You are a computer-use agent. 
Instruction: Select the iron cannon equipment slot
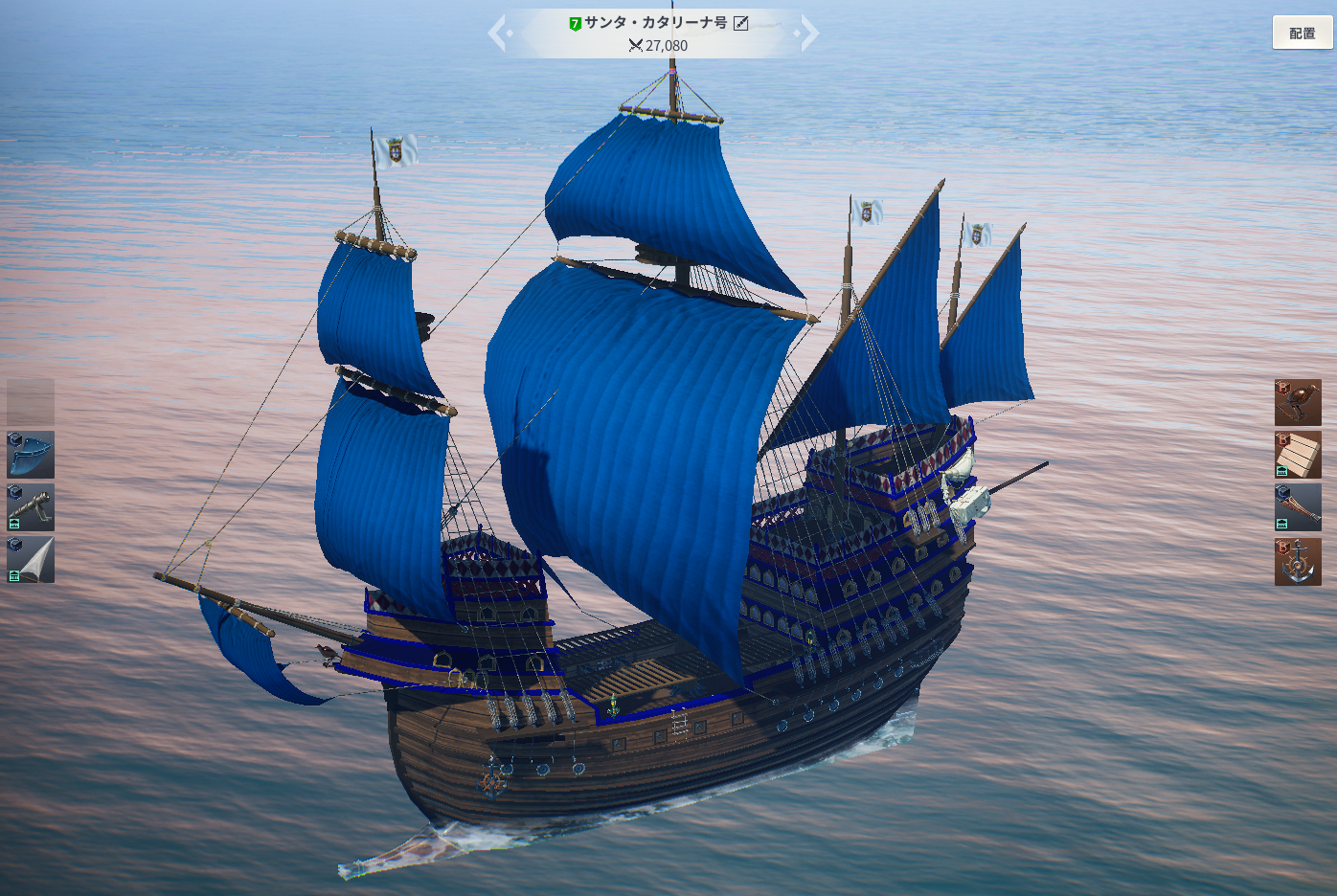pyautogui.click(x=31, y=507)
